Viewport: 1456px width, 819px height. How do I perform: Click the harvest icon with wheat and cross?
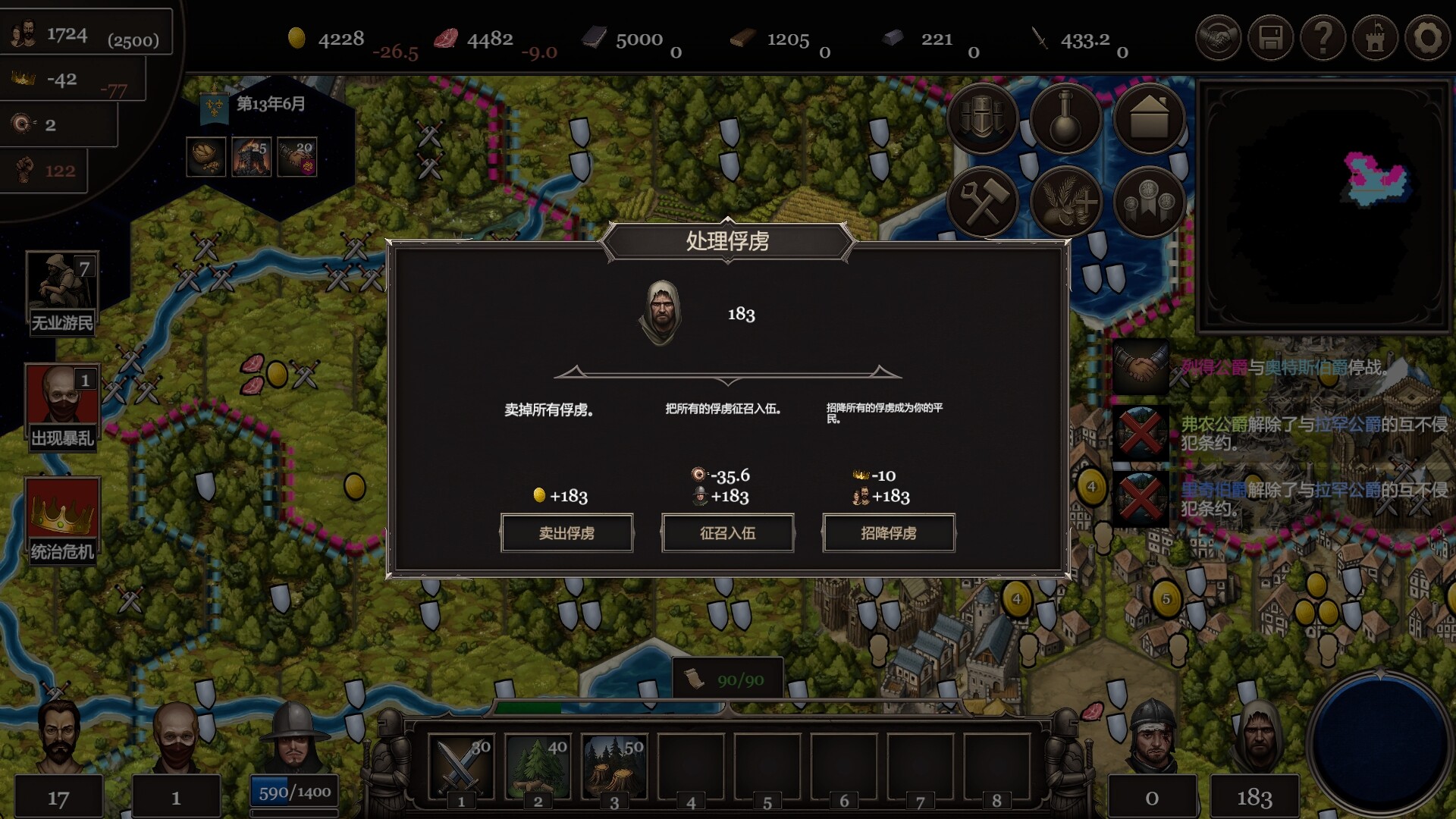pos(1068,201)
